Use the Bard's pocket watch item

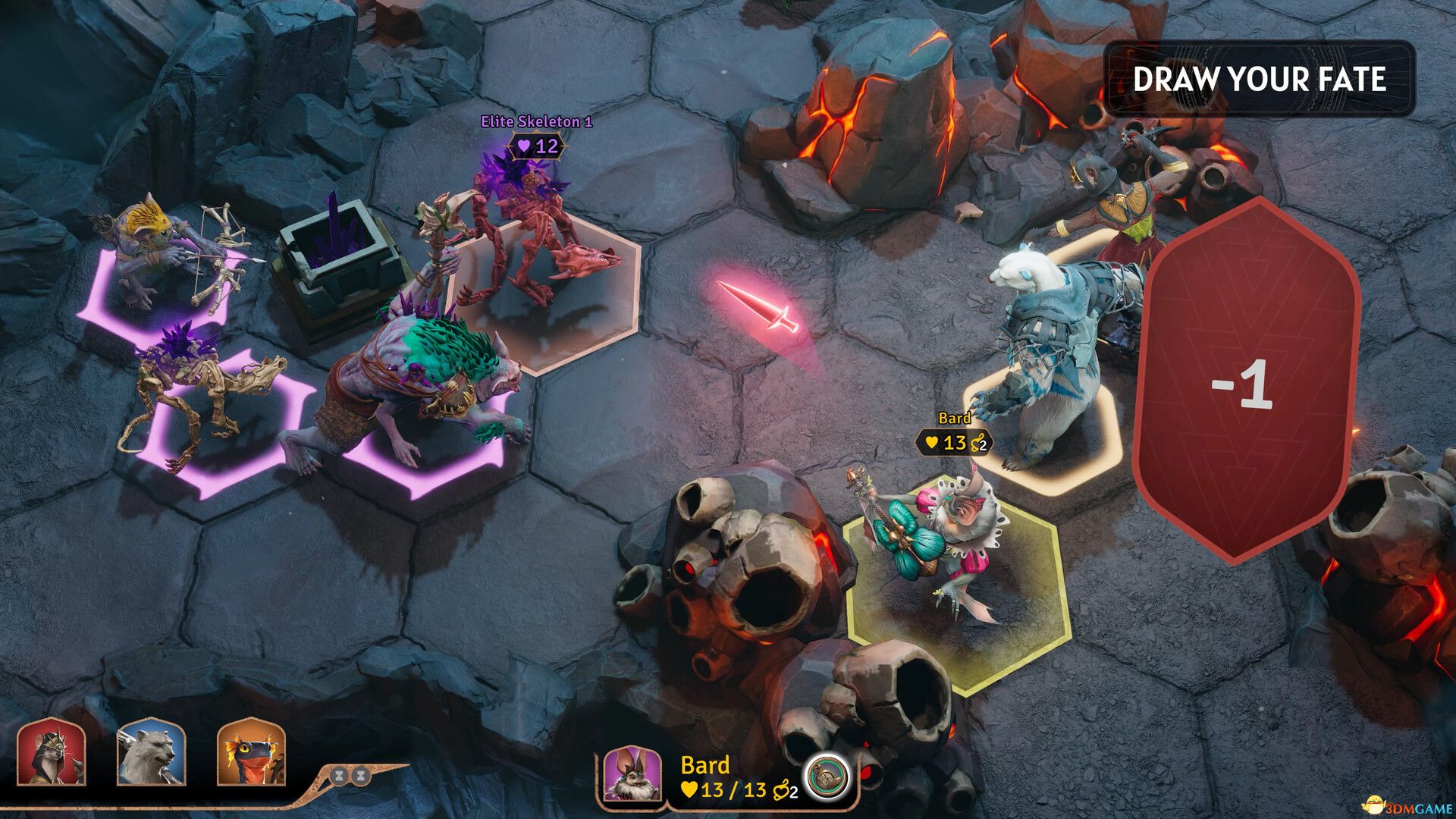pos(825,777)
